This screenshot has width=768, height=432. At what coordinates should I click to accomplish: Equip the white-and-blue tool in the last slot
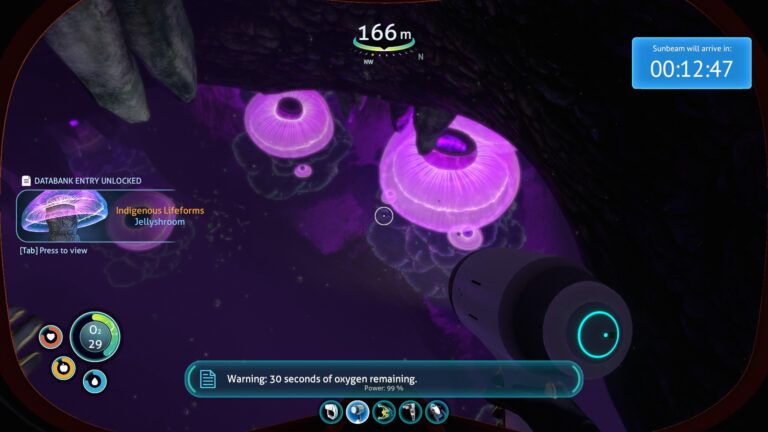(x=436, y=411)
